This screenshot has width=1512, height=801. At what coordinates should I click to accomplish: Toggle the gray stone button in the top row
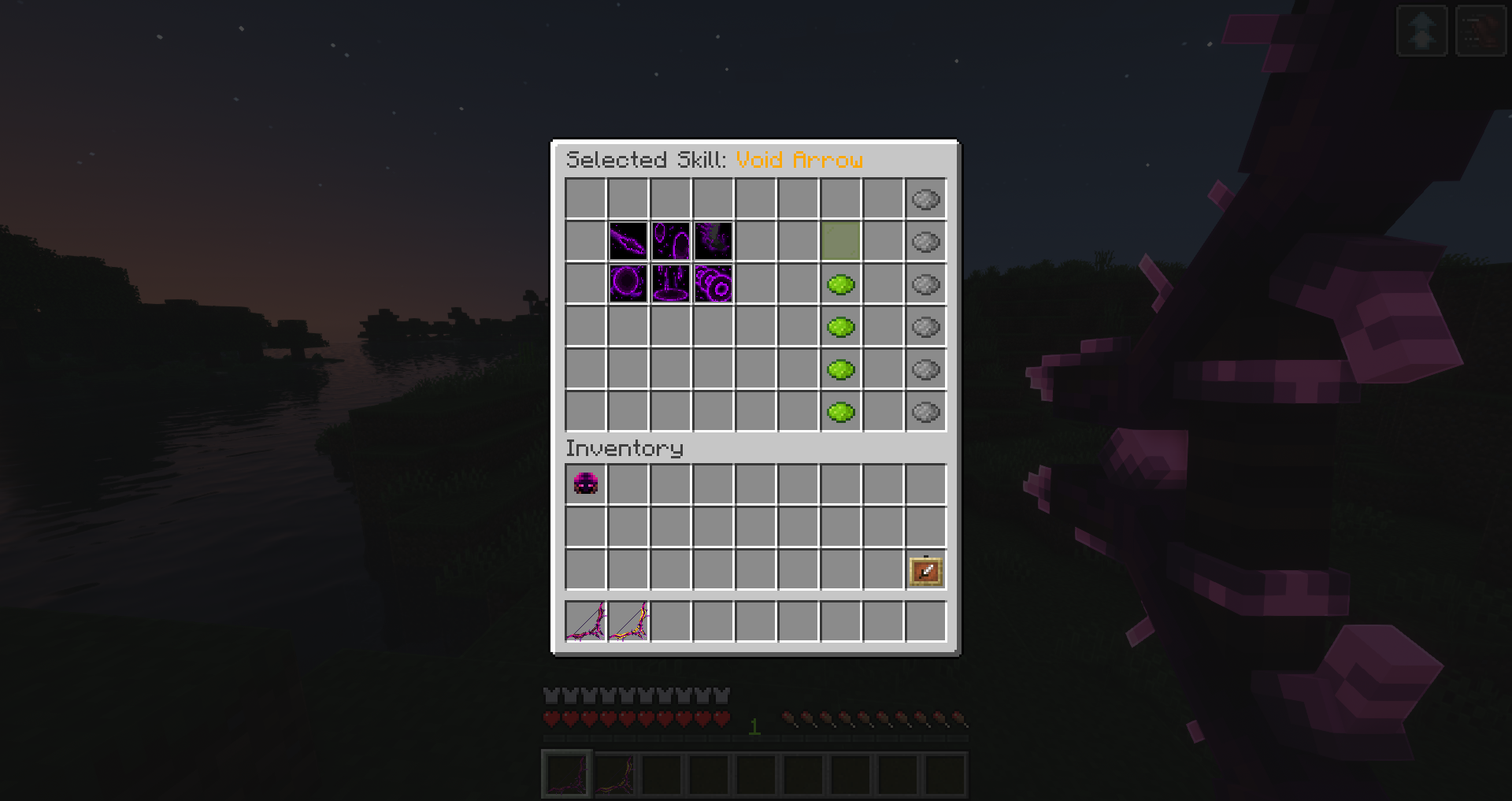click(x=925, y=199)
